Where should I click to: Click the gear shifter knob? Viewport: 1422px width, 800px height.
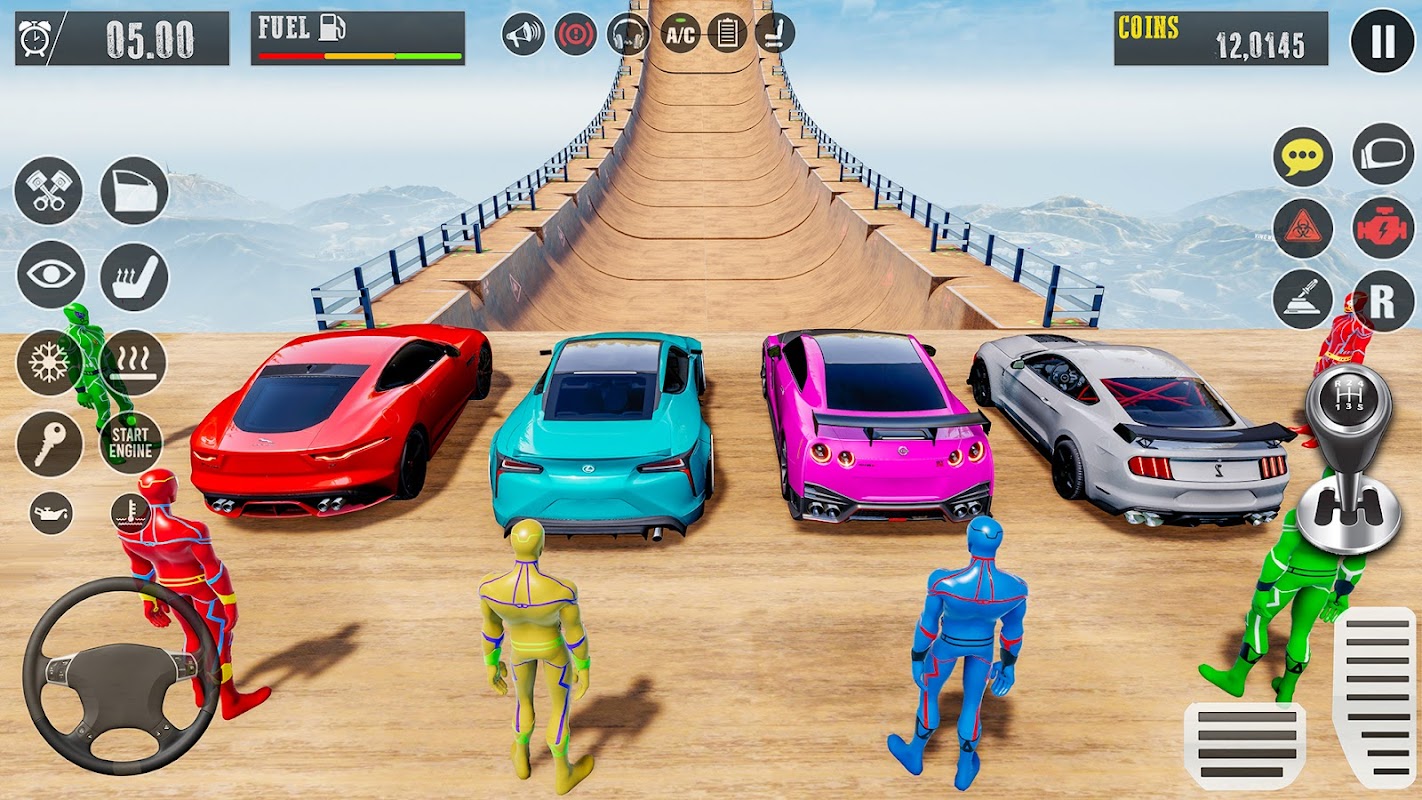pos(1347,400)
